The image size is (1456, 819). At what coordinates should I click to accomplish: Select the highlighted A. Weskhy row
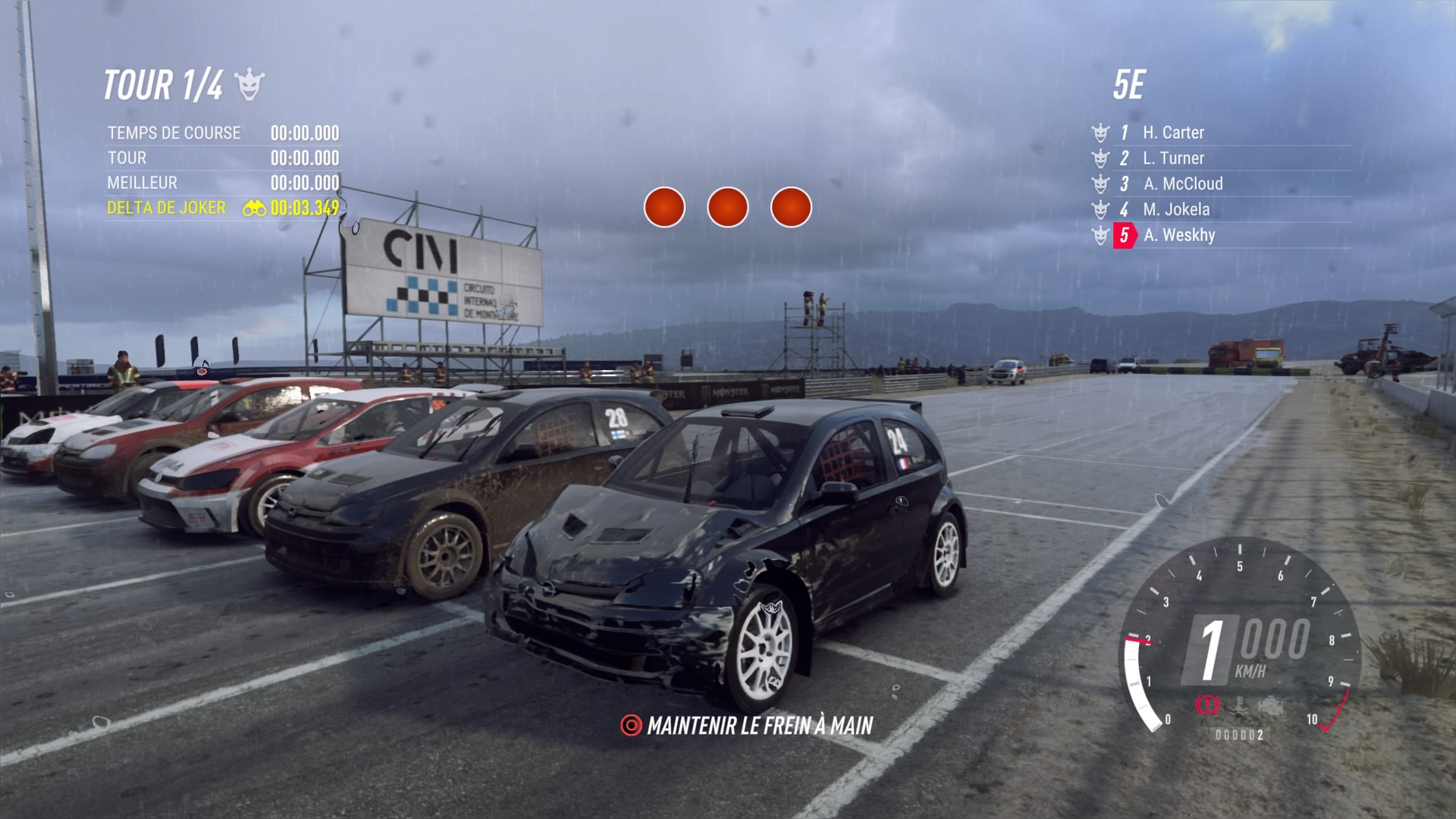click(x=1178, y=235)
